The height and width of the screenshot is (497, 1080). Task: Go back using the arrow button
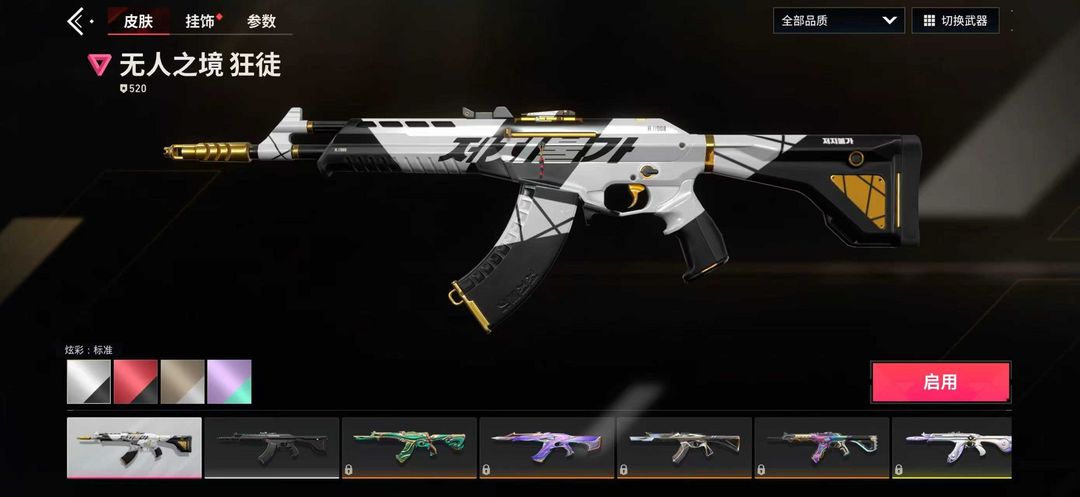point(76,20)
